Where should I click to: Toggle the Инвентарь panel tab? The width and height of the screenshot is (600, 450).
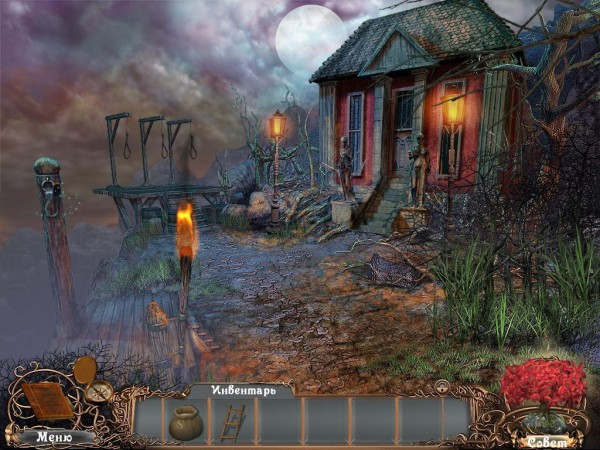point(239,389)
